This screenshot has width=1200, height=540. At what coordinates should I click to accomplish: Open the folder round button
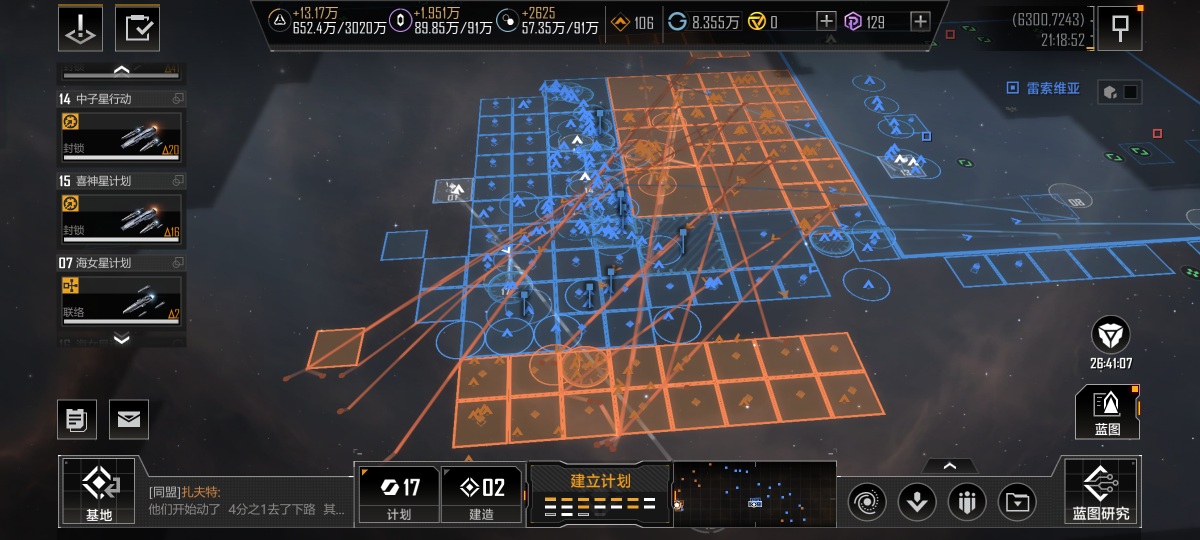1017,500
